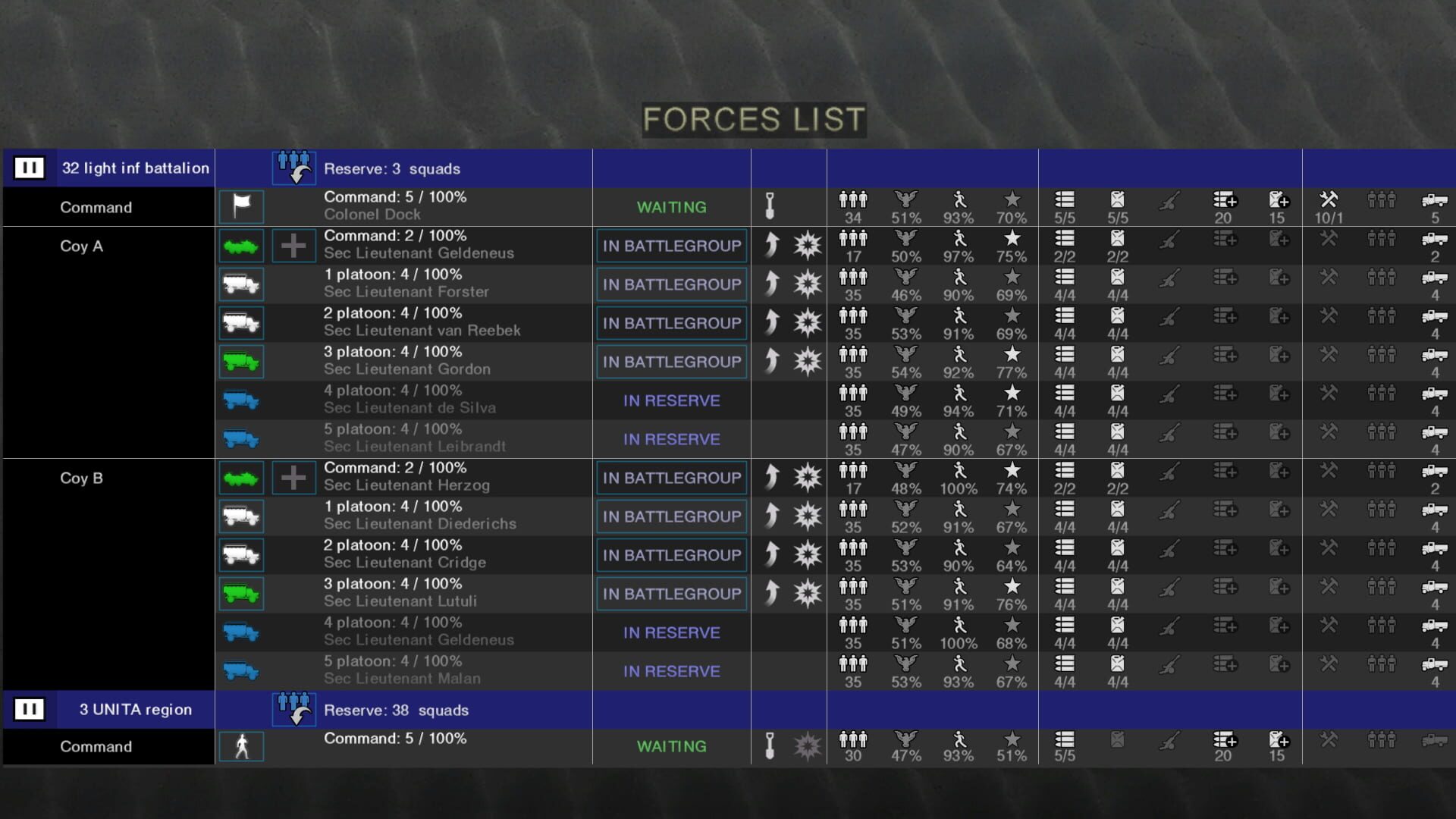The image size is (1456, 819).
Task: Toggle pause for the 3 UNITA region
Action: pyautogui.click(x=30, y=708)
